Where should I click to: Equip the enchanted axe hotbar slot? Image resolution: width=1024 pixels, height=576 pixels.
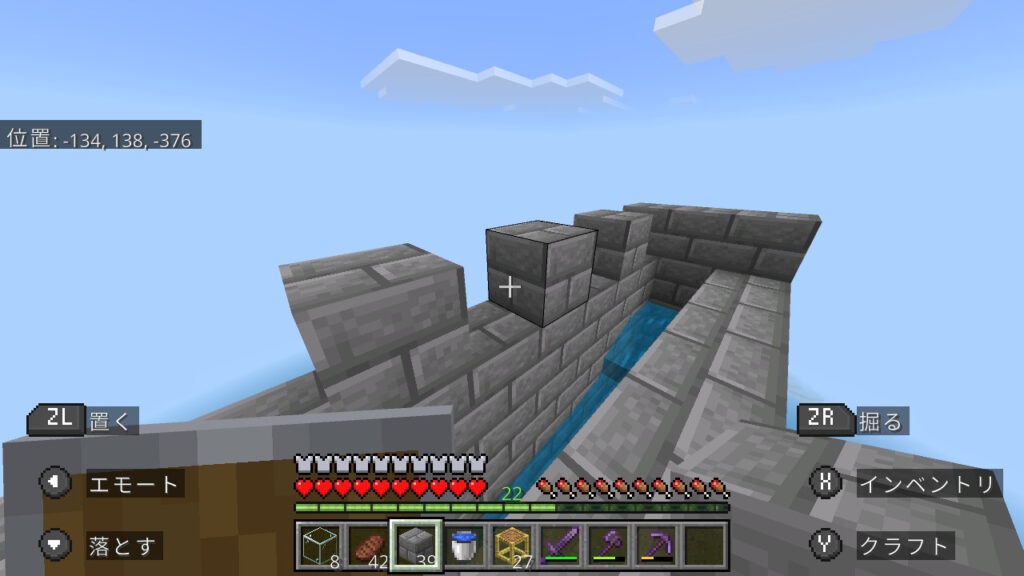point(606,545)
